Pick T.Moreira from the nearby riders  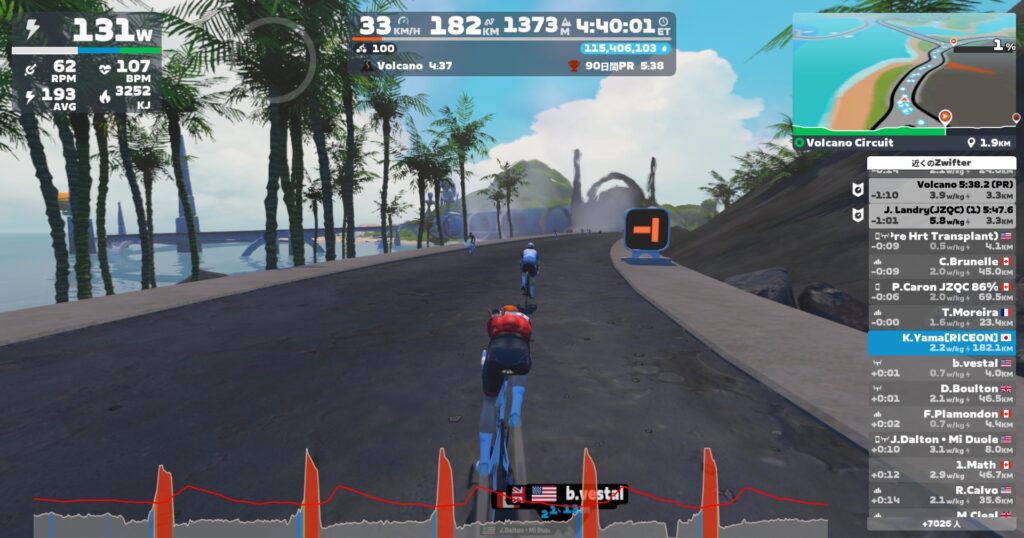[x=941, y=317]
